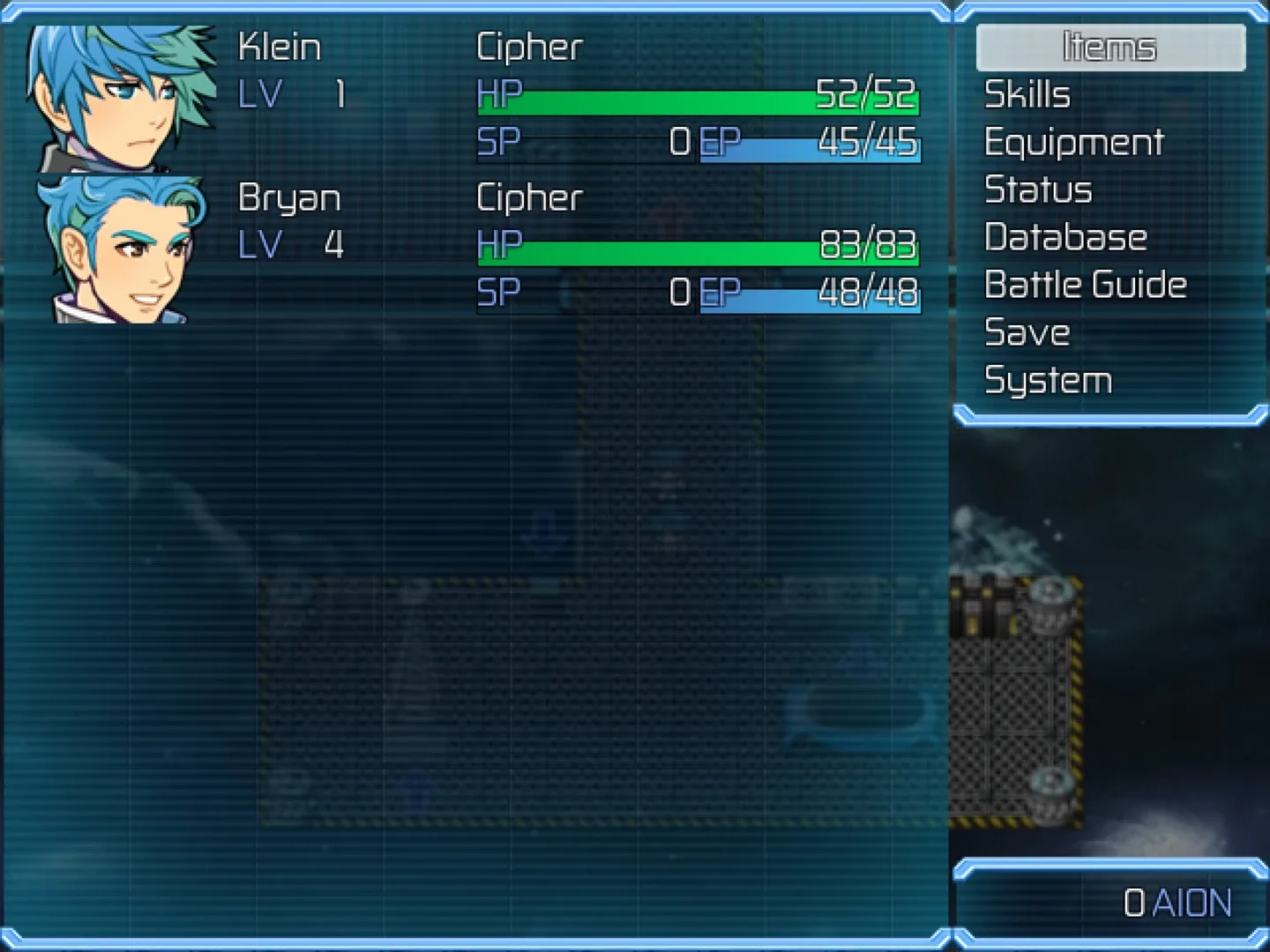Image resolution: width=1270 pixels, height=952 pixels.
Task: Select the Skills menu entry
Action: [1027, 95]
